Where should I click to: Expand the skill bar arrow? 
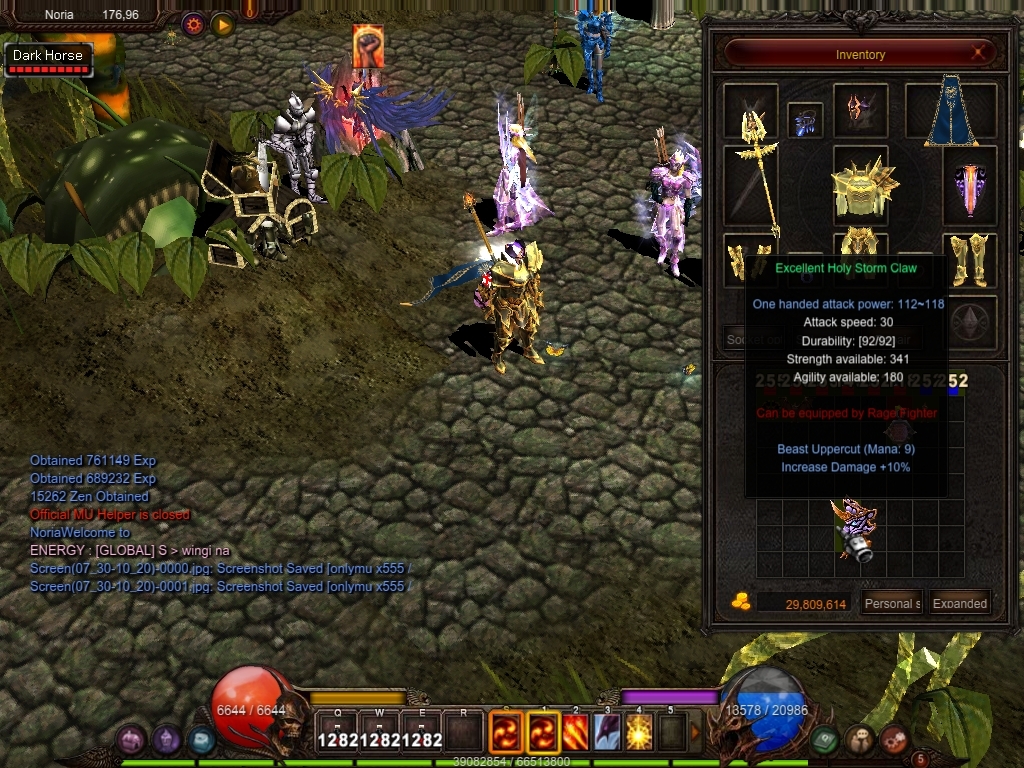(696, 732)
